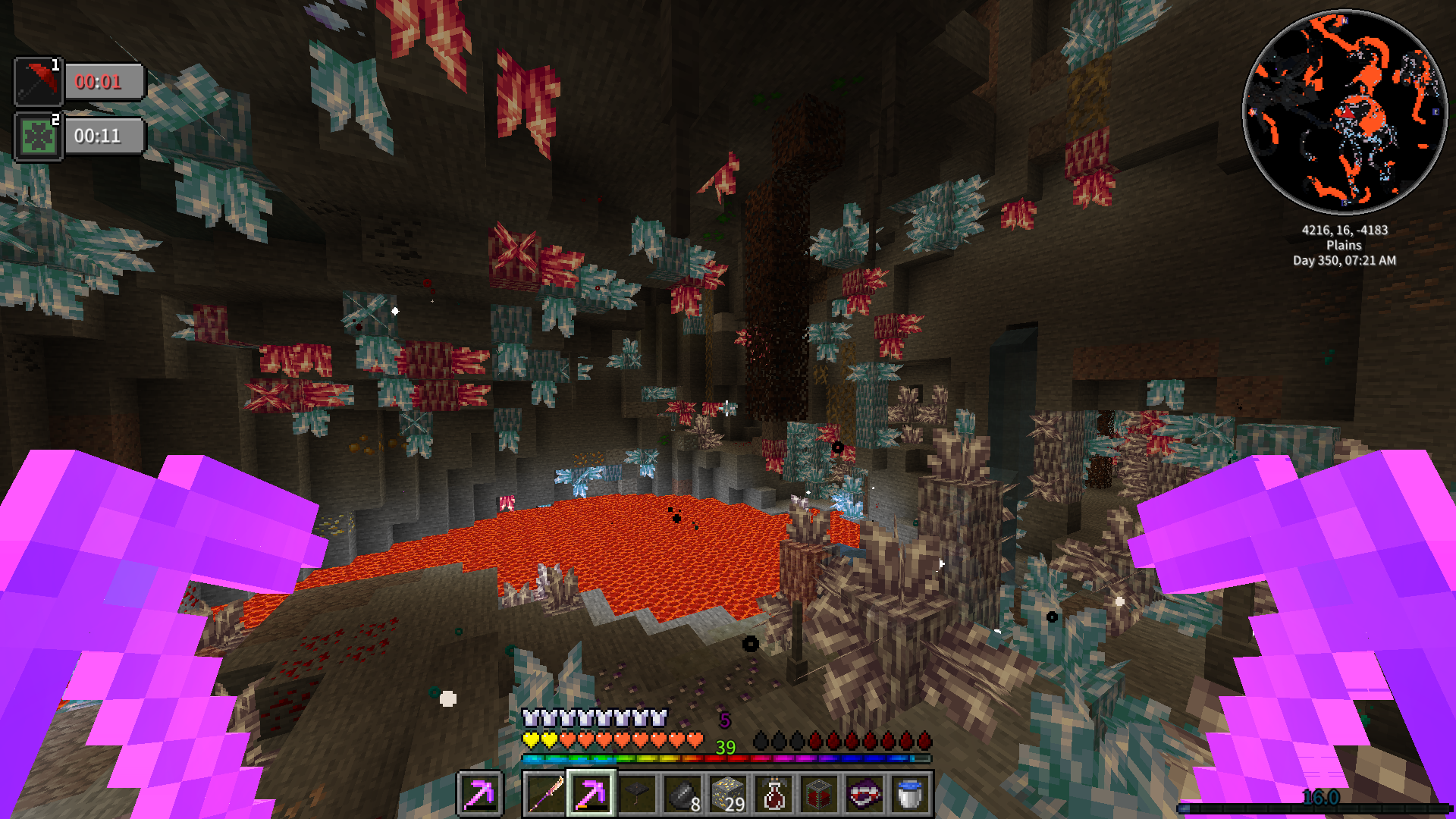
Task: Choose the red potion flask slot
Action: (773, 794)
